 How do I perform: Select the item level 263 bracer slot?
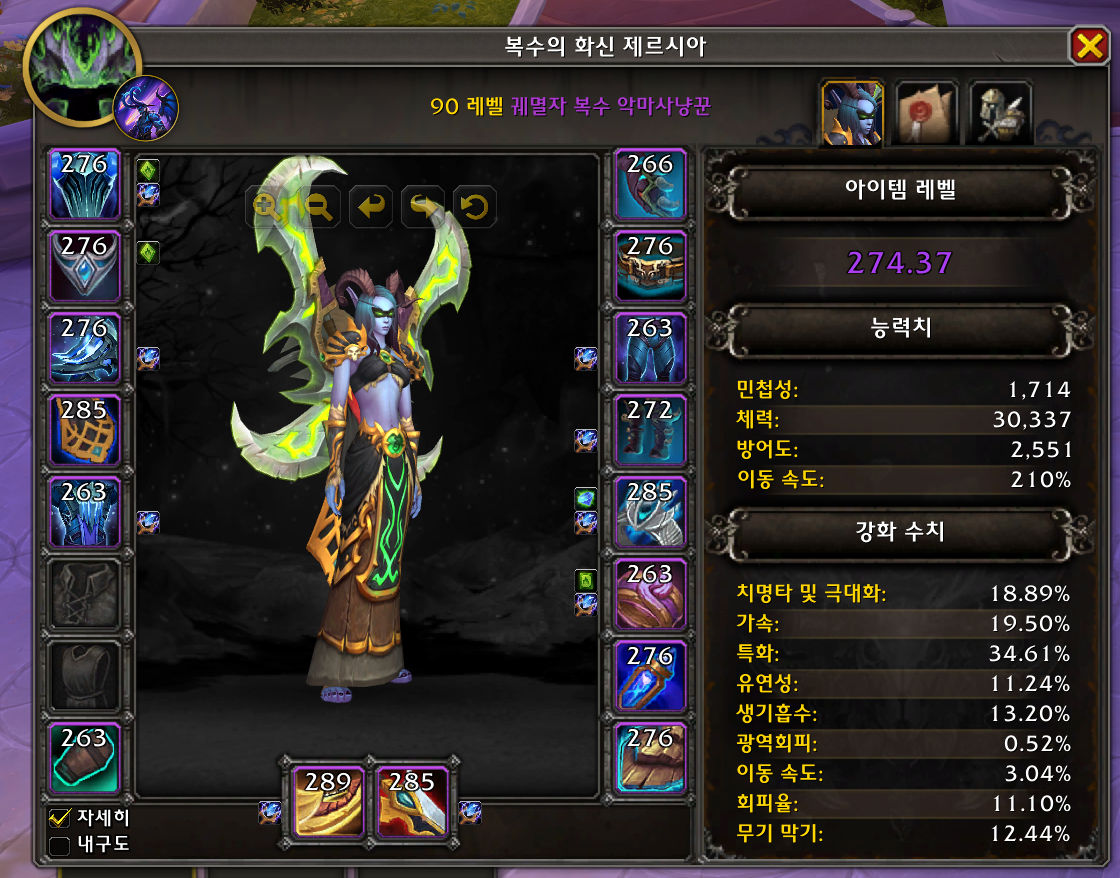[85, 758]
